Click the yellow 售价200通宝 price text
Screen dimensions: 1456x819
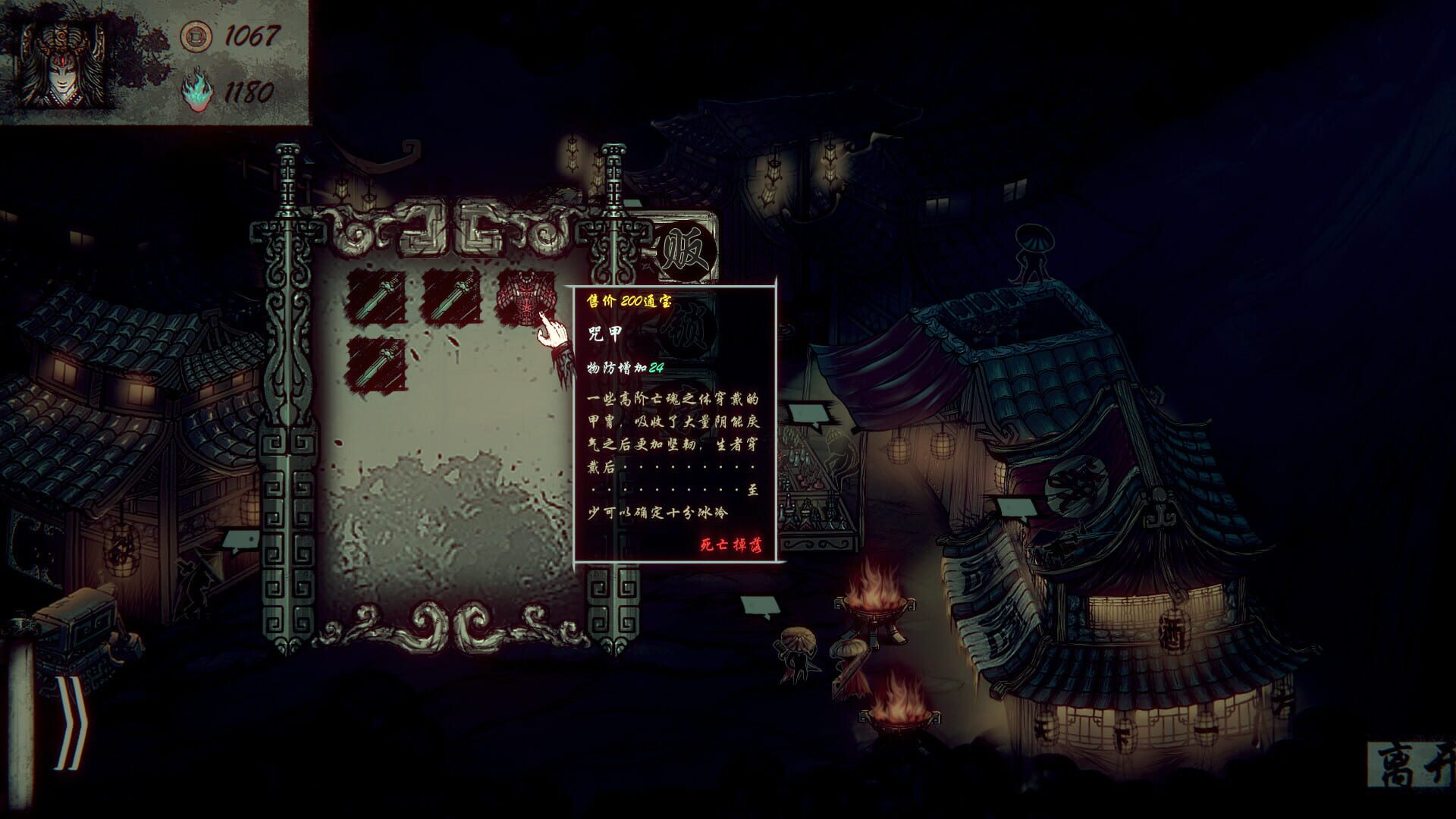629,302
